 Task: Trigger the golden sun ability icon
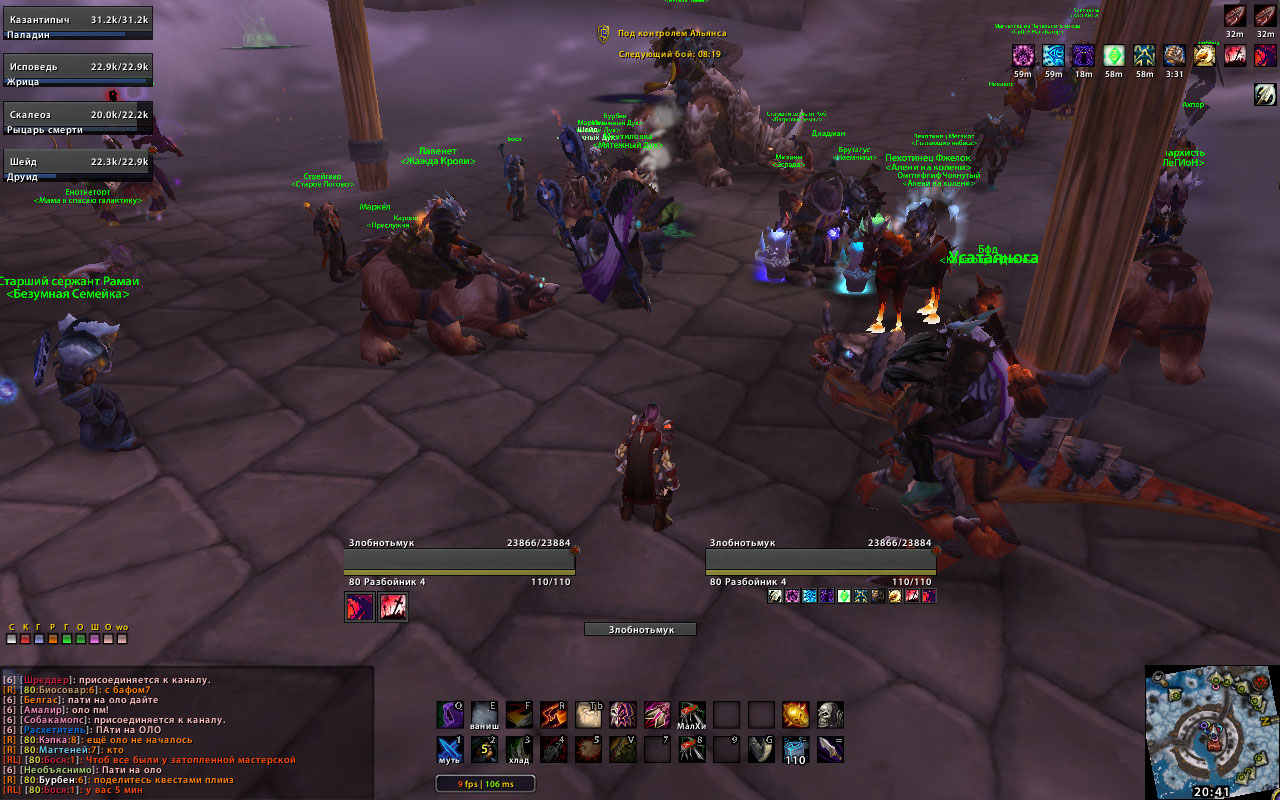point(795,714)
